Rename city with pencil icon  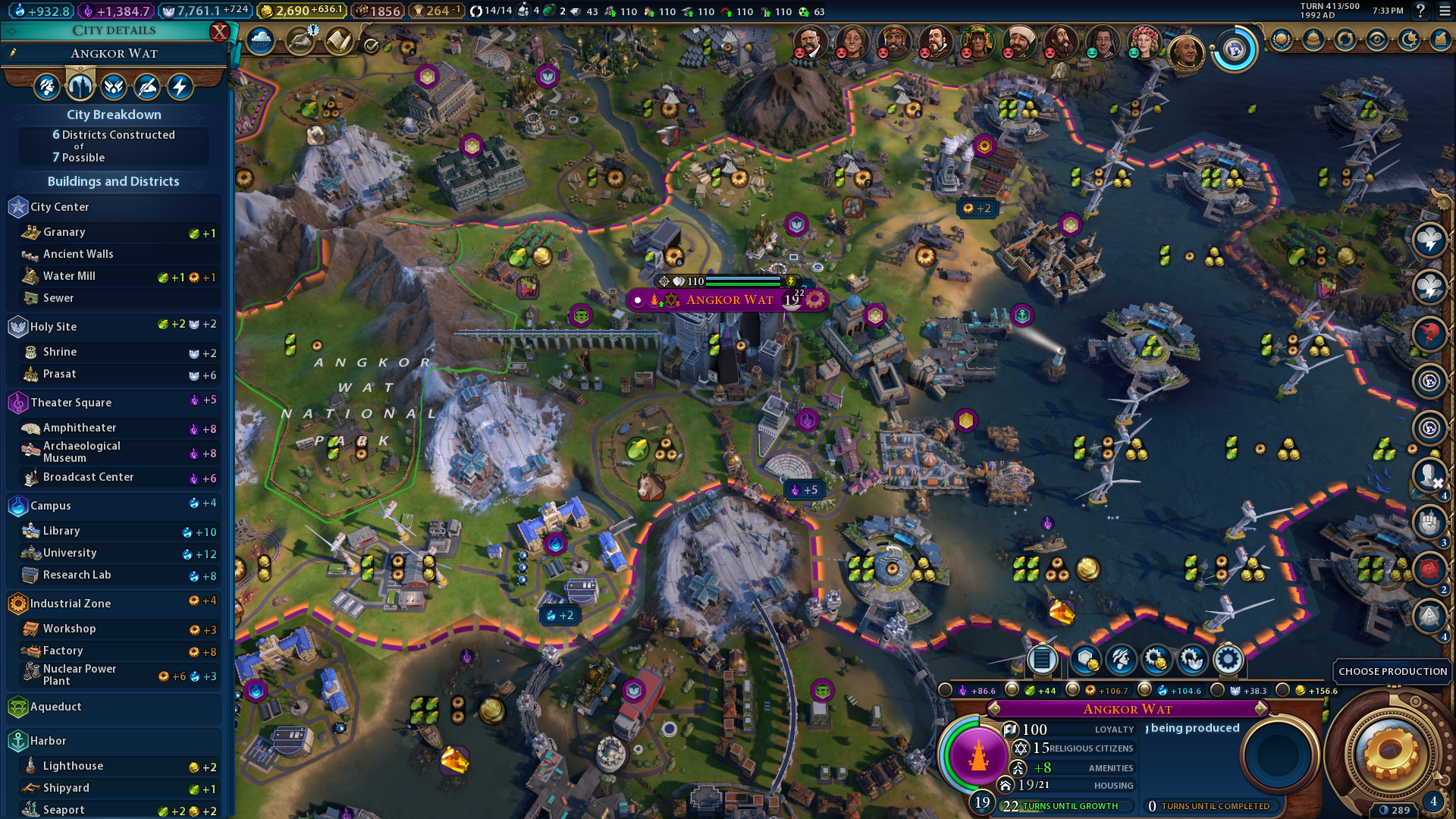point(13,53)
